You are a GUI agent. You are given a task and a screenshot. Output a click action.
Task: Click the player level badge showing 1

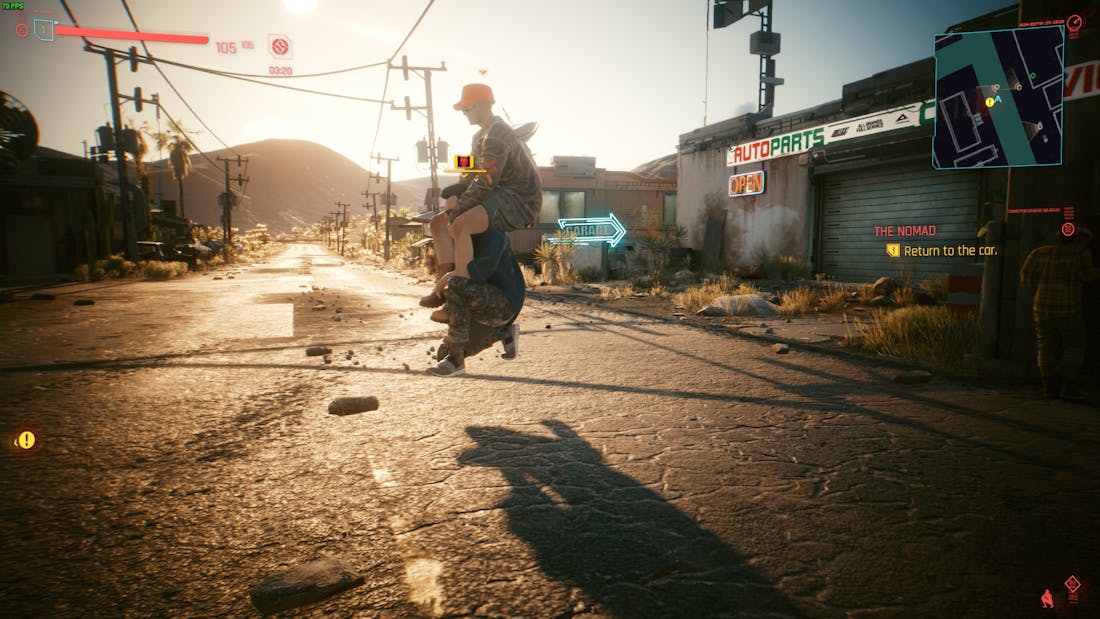pos(44,29)
